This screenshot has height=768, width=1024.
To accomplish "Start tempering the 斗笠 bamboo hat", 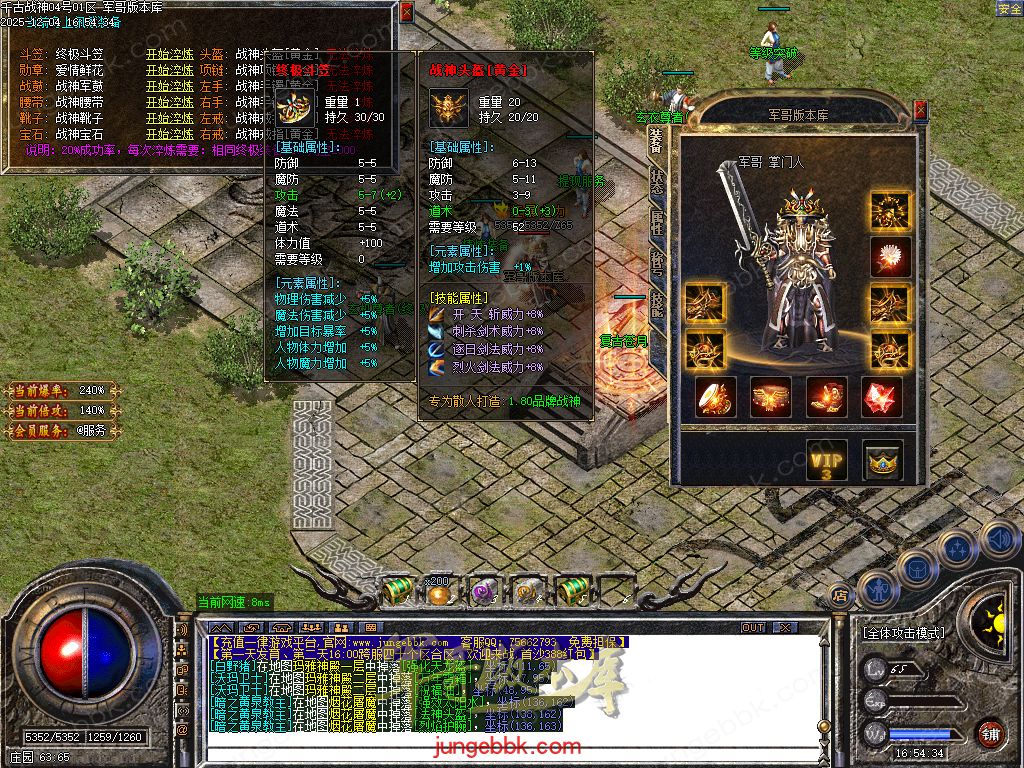I will (170, 55).
